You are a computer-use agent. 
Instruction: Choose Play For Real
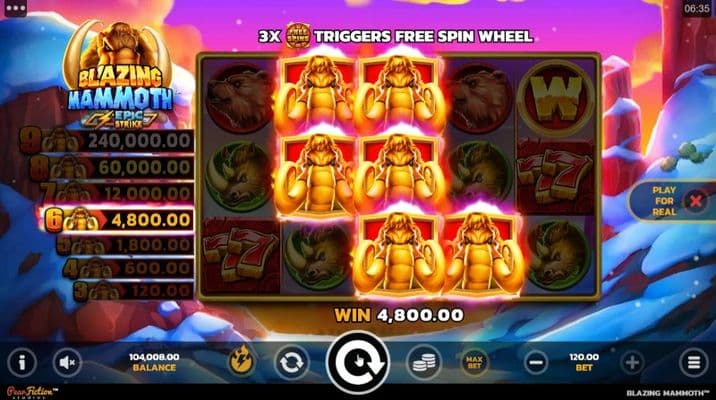coord(664,201)
